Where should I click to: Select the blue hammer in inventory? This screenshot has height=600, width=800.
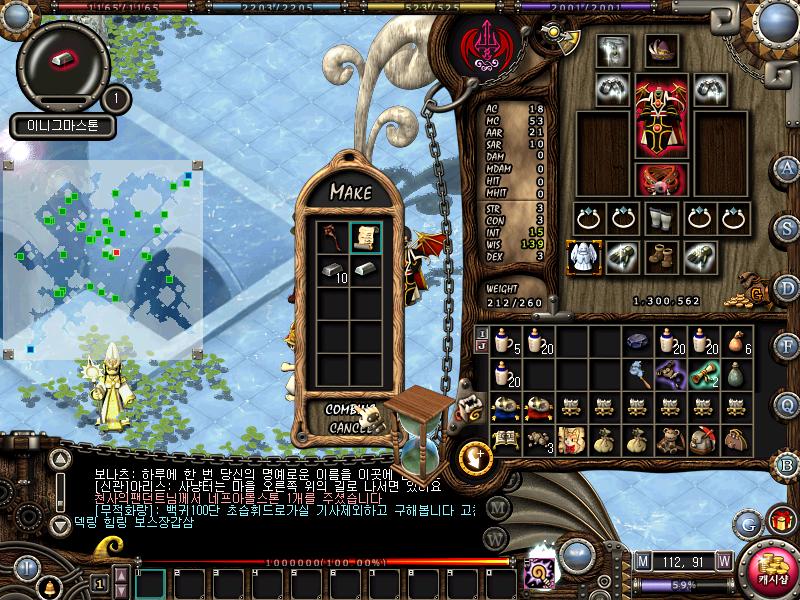point(641,374)
